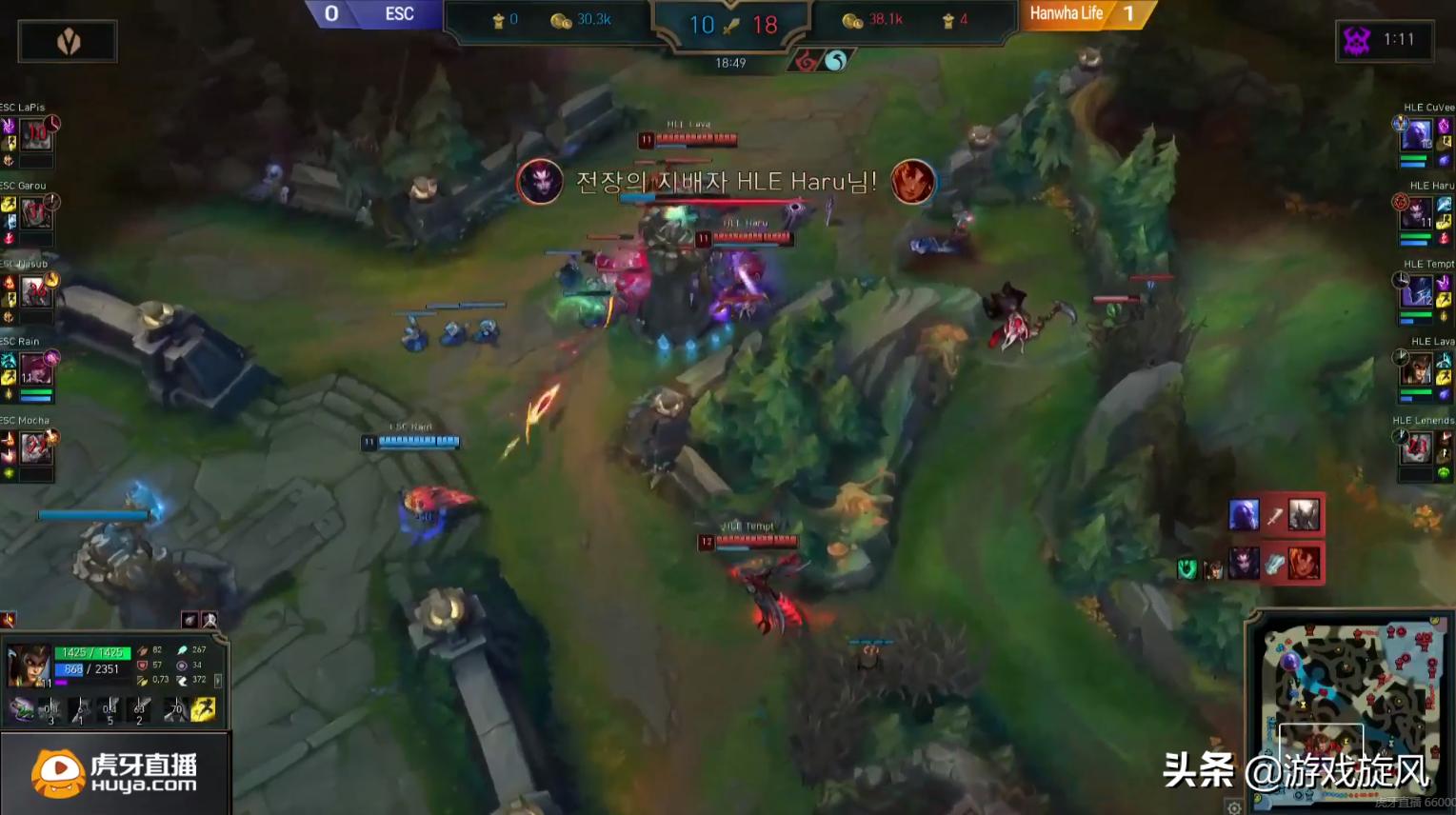Click the ESC team name banner
This screenshot has height=815, width=1456.
click(400, 14)
